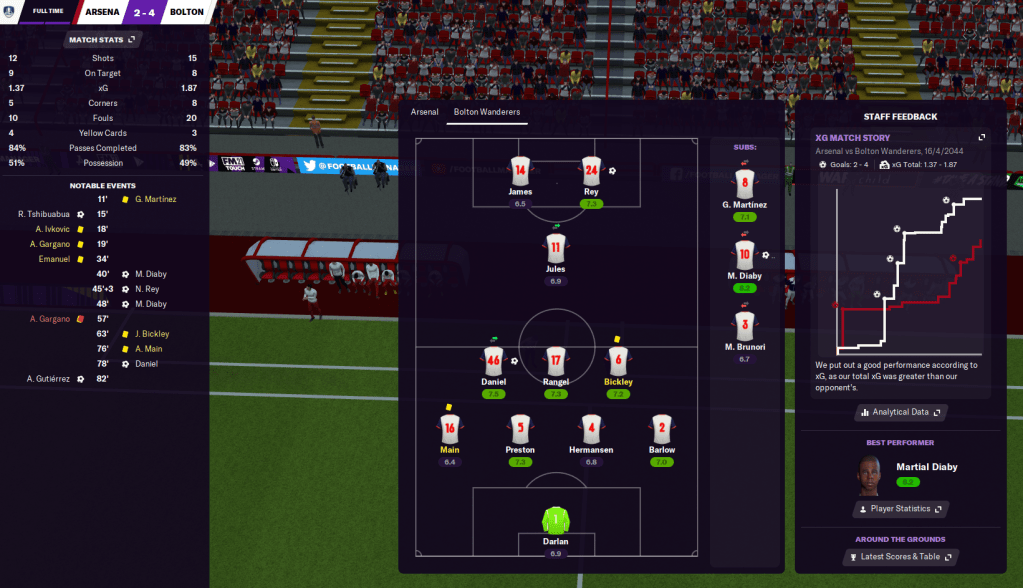Screen dimensions: 1023x588
Task: Pick attacking midfielder Jules, number 11
Action: click(556, 247)
